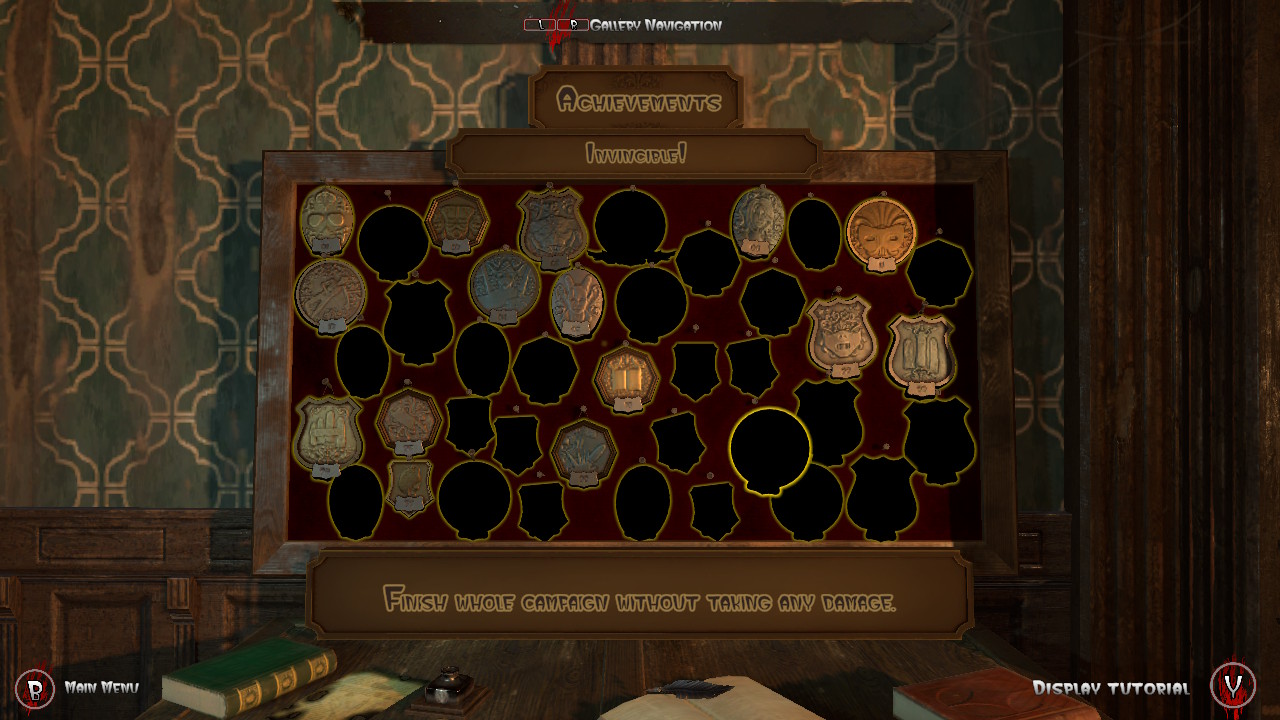Select the blue-tinted round medal
Viewport: 1280px width, 720px height.
(x=504, y=284)
